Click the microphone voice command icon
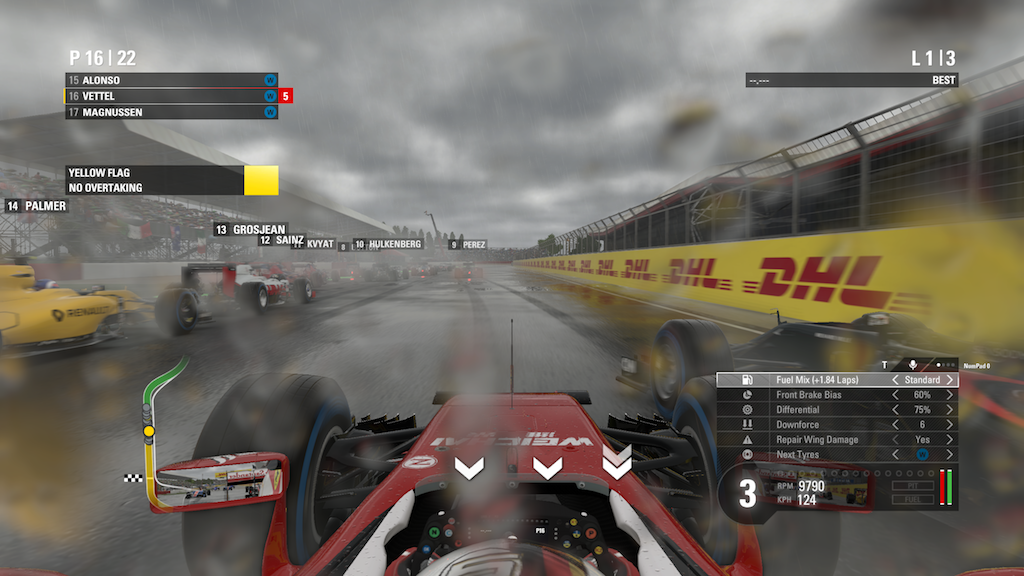Image resolution: width=1024 pixels, height=576 pixels. (912, 365)
